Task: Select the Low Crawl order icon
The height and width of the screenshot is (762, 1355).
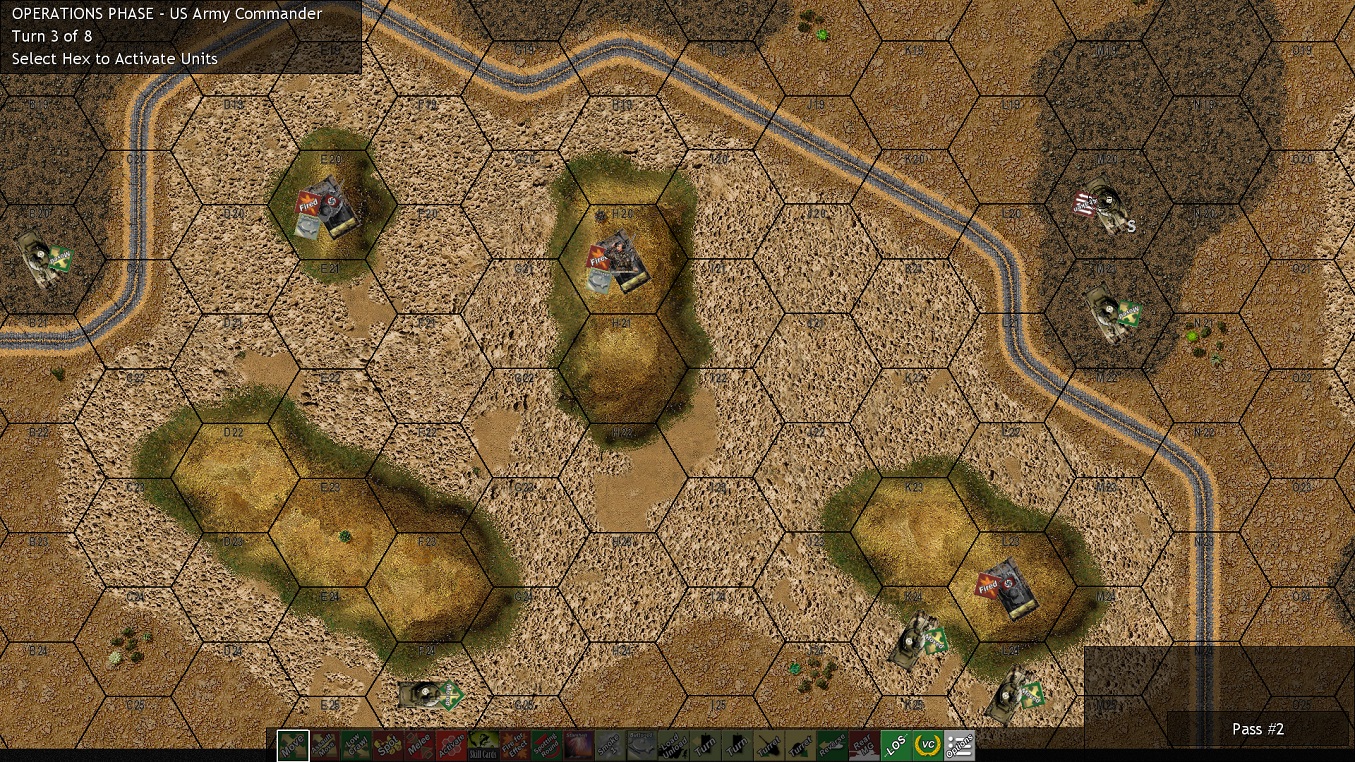Action: click(356, 745)
